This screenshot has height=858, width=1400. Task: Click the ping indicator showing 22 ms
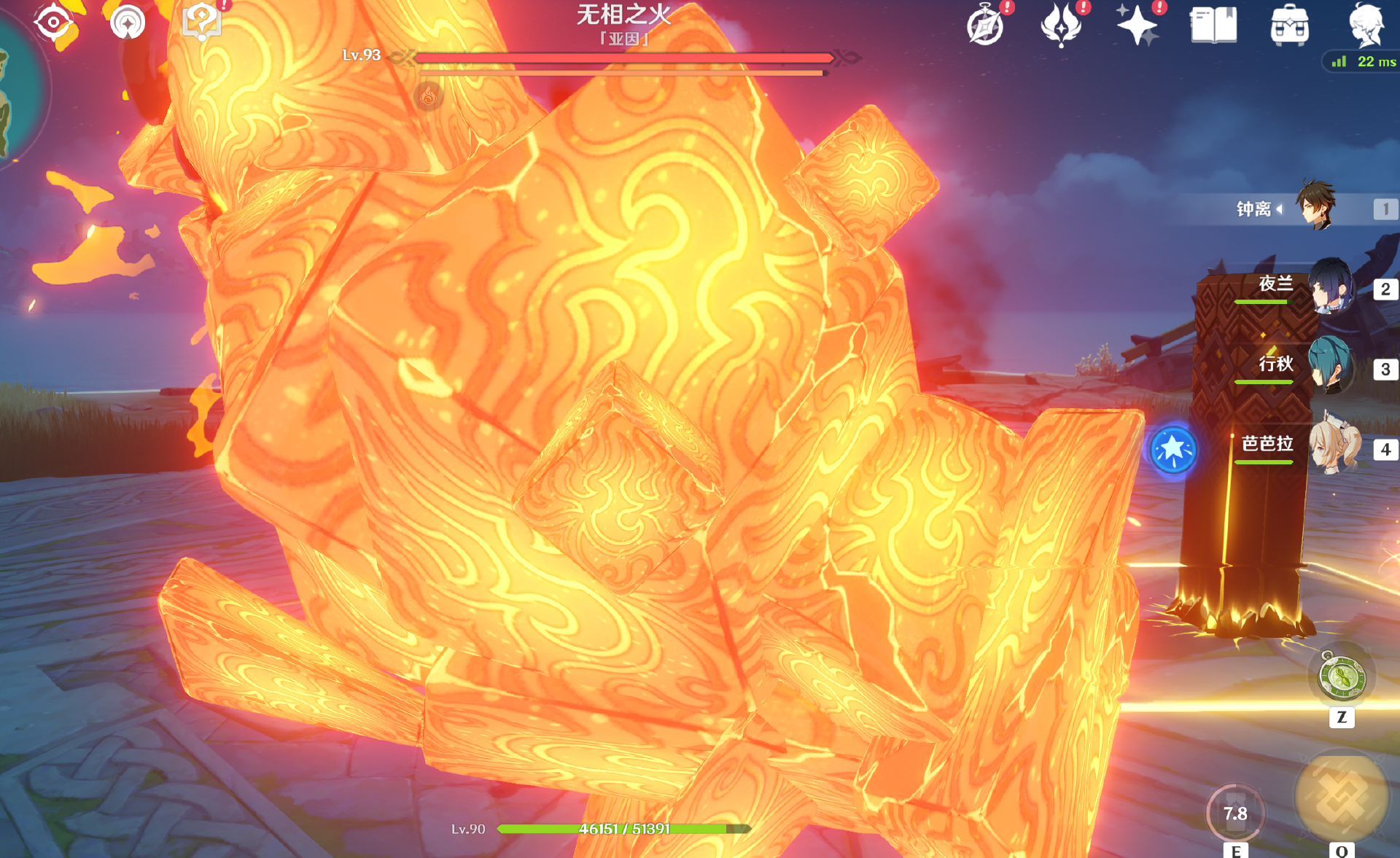[x=1361, y=62]
